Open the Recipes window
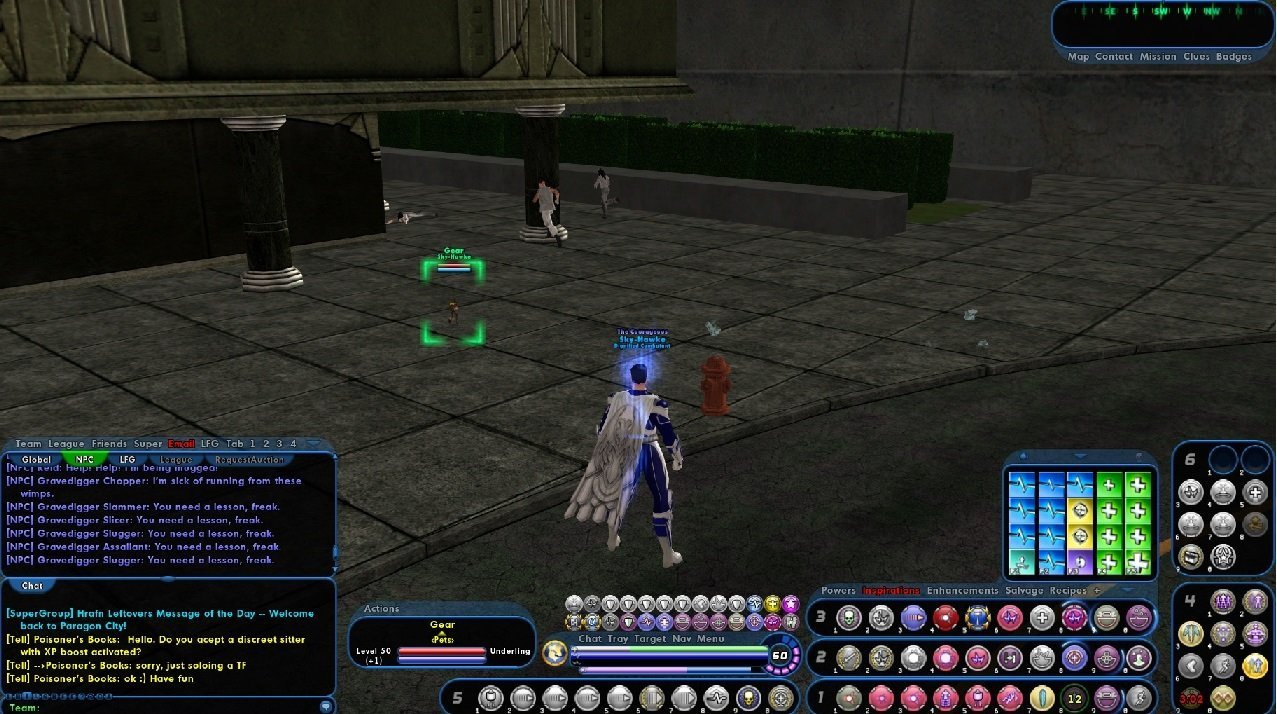 tap(1068, 591)
